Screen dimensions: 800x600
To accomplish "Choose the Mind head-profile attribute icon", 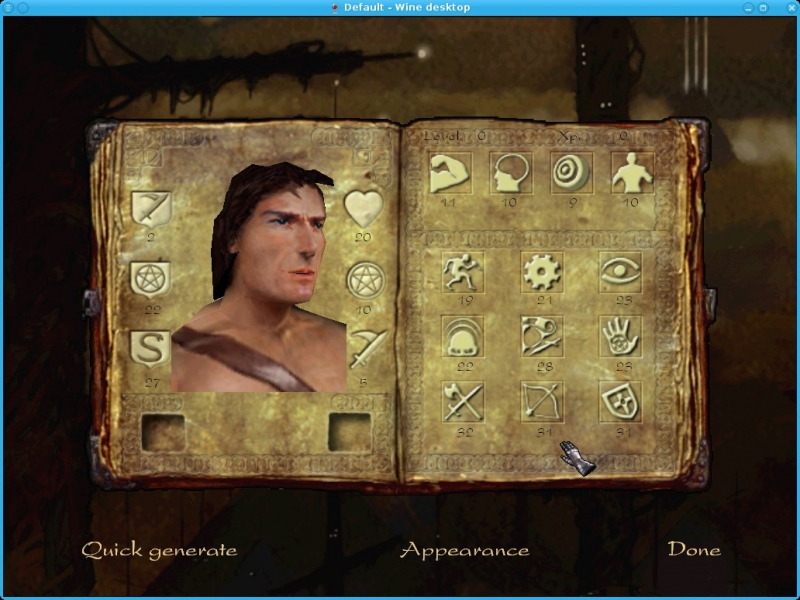I will click(x=510, y=173).
